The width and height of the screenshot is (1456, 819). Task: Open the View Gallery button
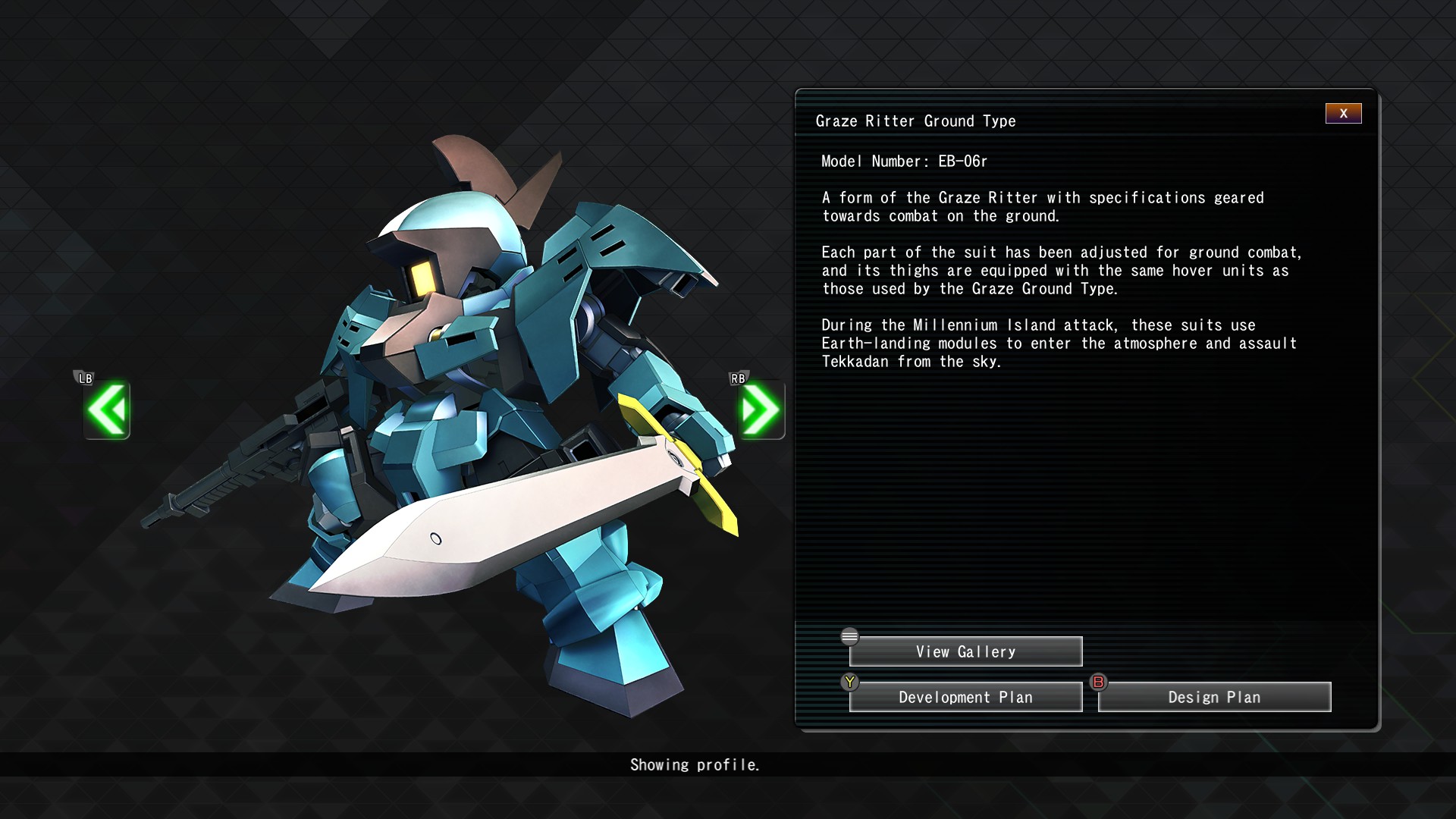965,651
